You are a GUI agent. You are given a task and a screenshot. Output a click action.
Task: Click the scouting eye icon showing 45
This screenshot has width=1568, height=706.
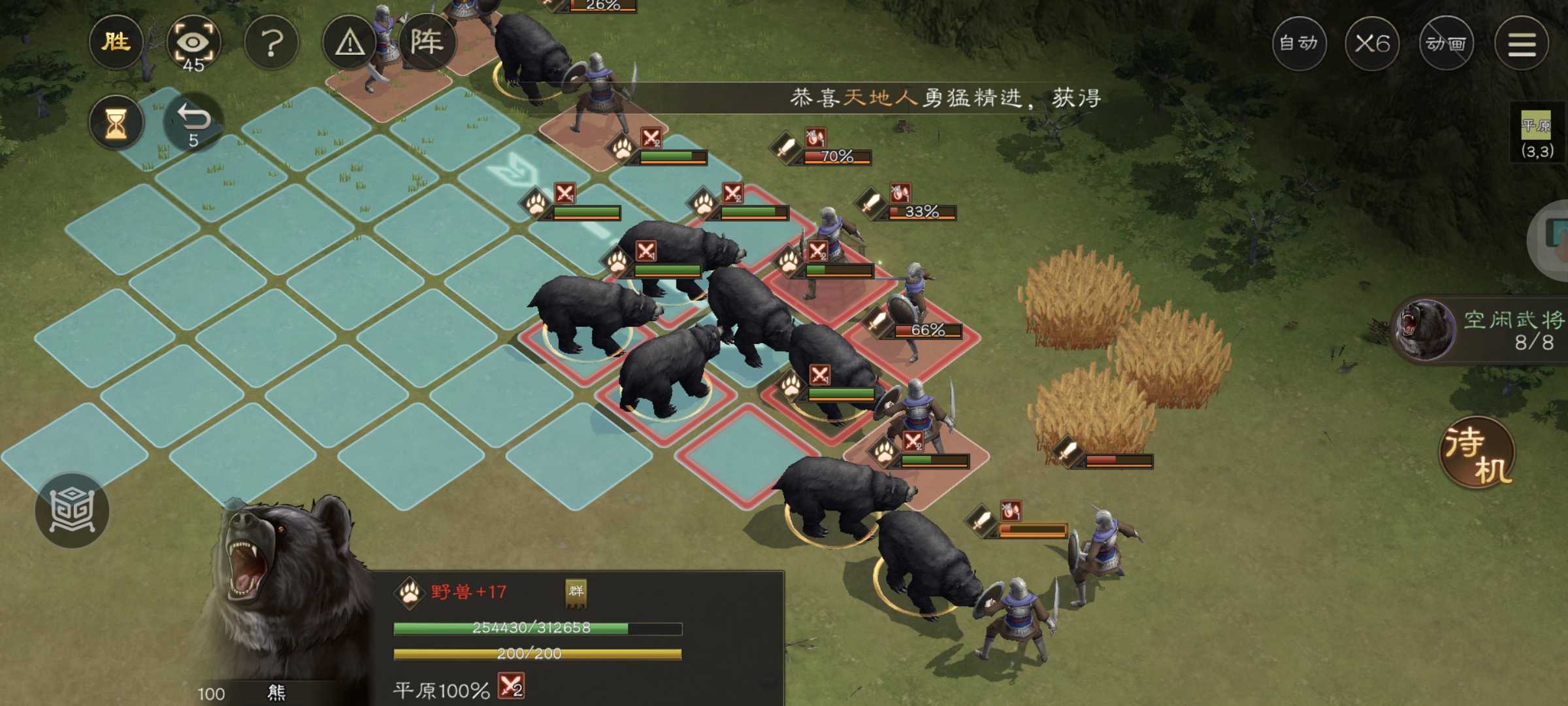coord(193,42)
